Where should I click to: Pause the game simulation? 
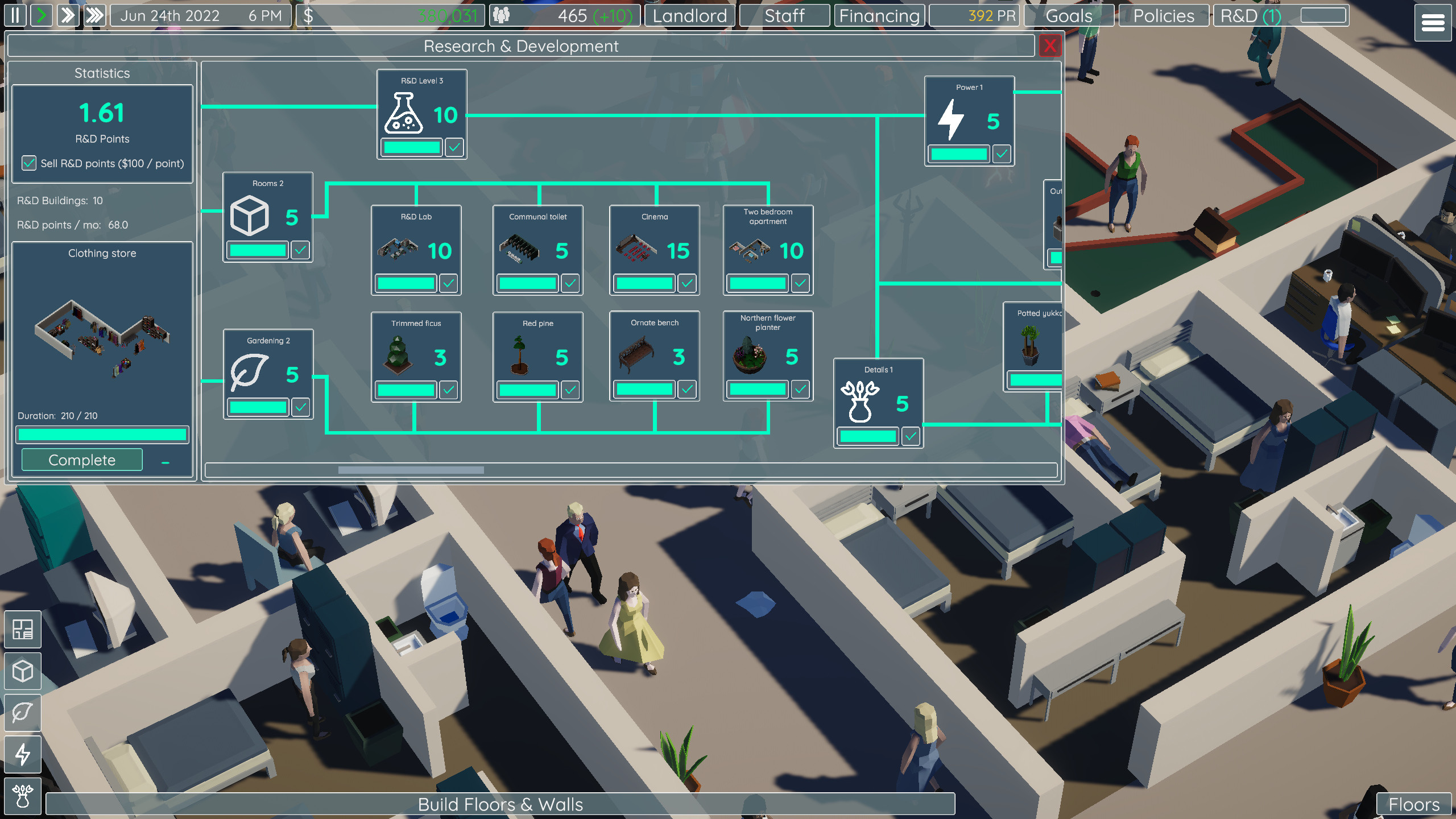[x=15, y=15]
